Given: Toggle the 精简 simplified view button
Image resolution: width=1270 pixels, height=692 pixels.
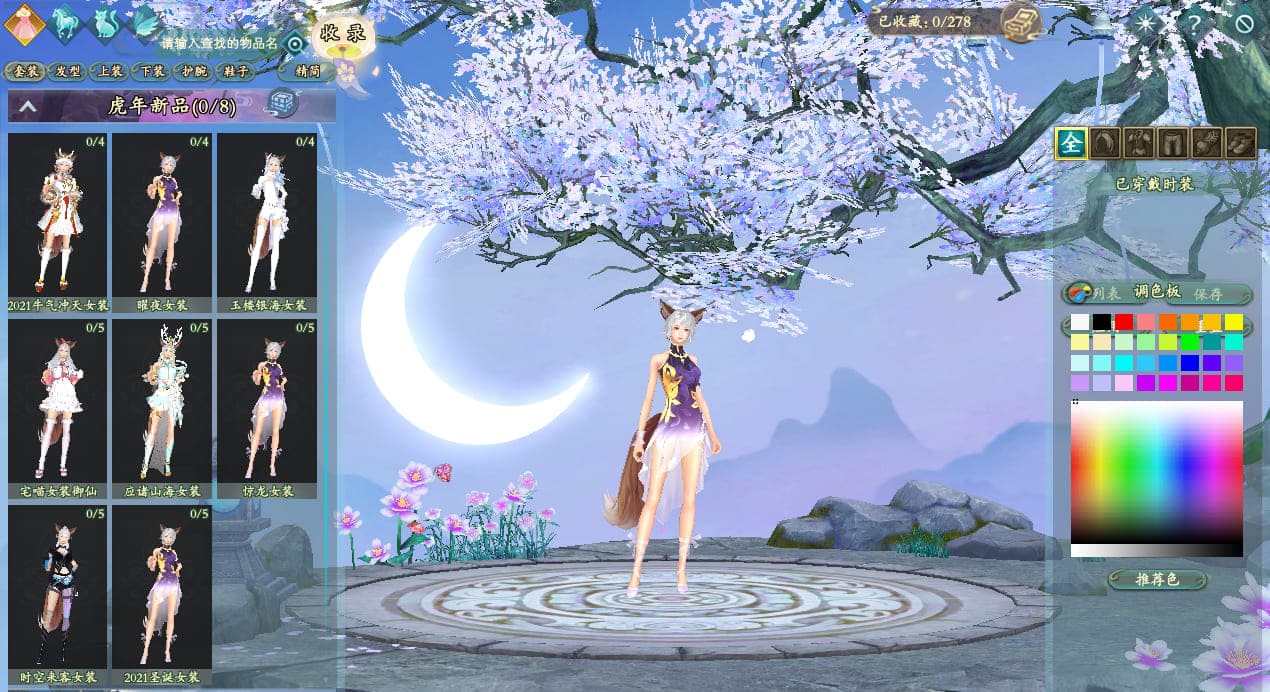Looking at the screenshot, I should point(307,71).
